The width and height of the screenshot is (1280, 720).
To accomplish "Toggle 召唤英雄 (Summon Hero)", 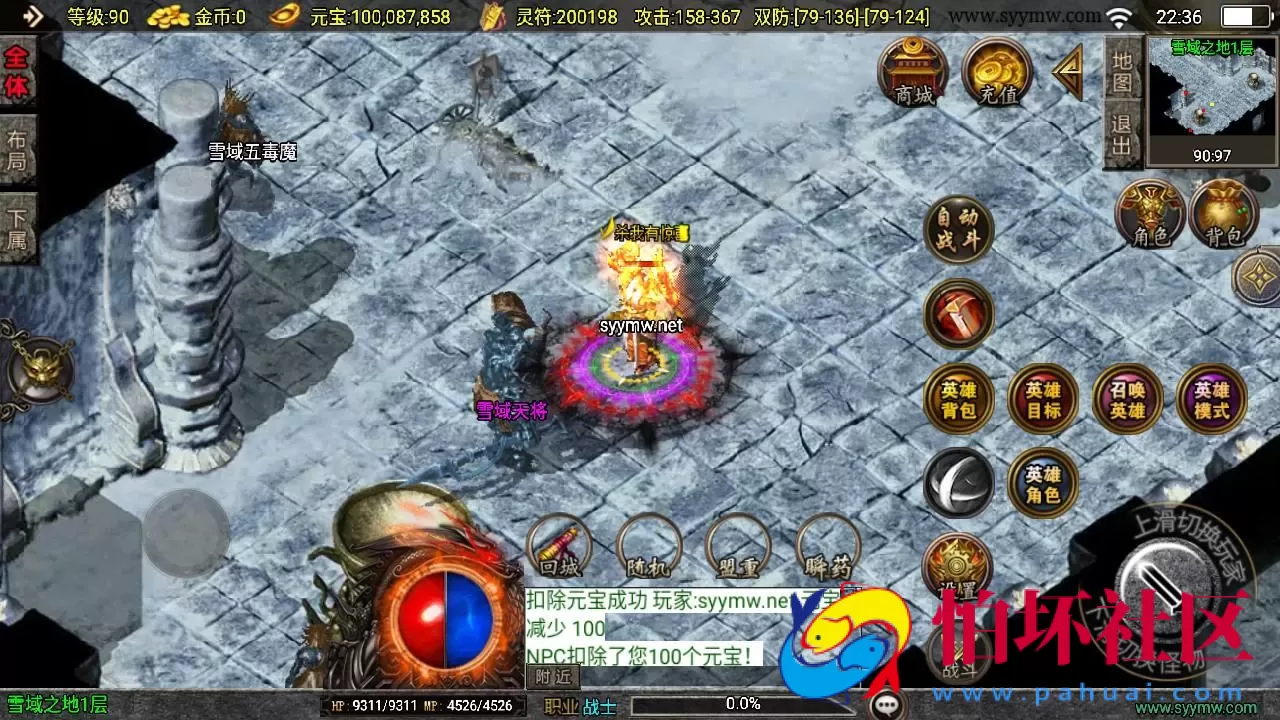I will coord(1128,398).
